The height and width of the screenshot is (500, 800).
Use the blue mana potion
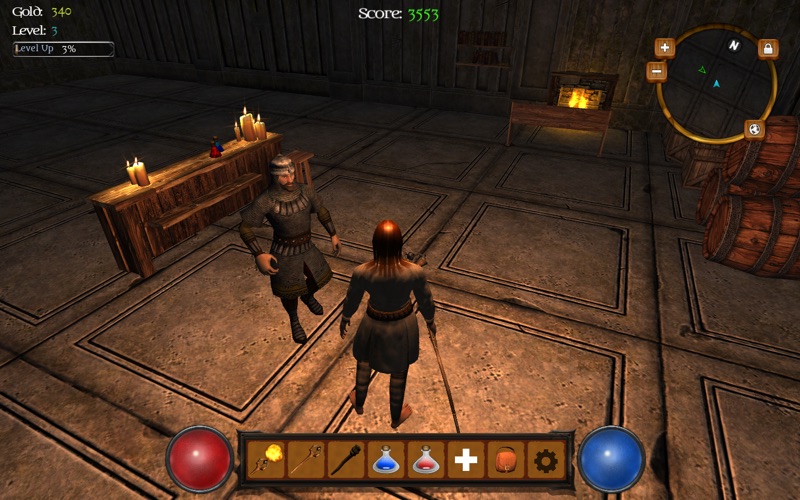tap(386, 460)
